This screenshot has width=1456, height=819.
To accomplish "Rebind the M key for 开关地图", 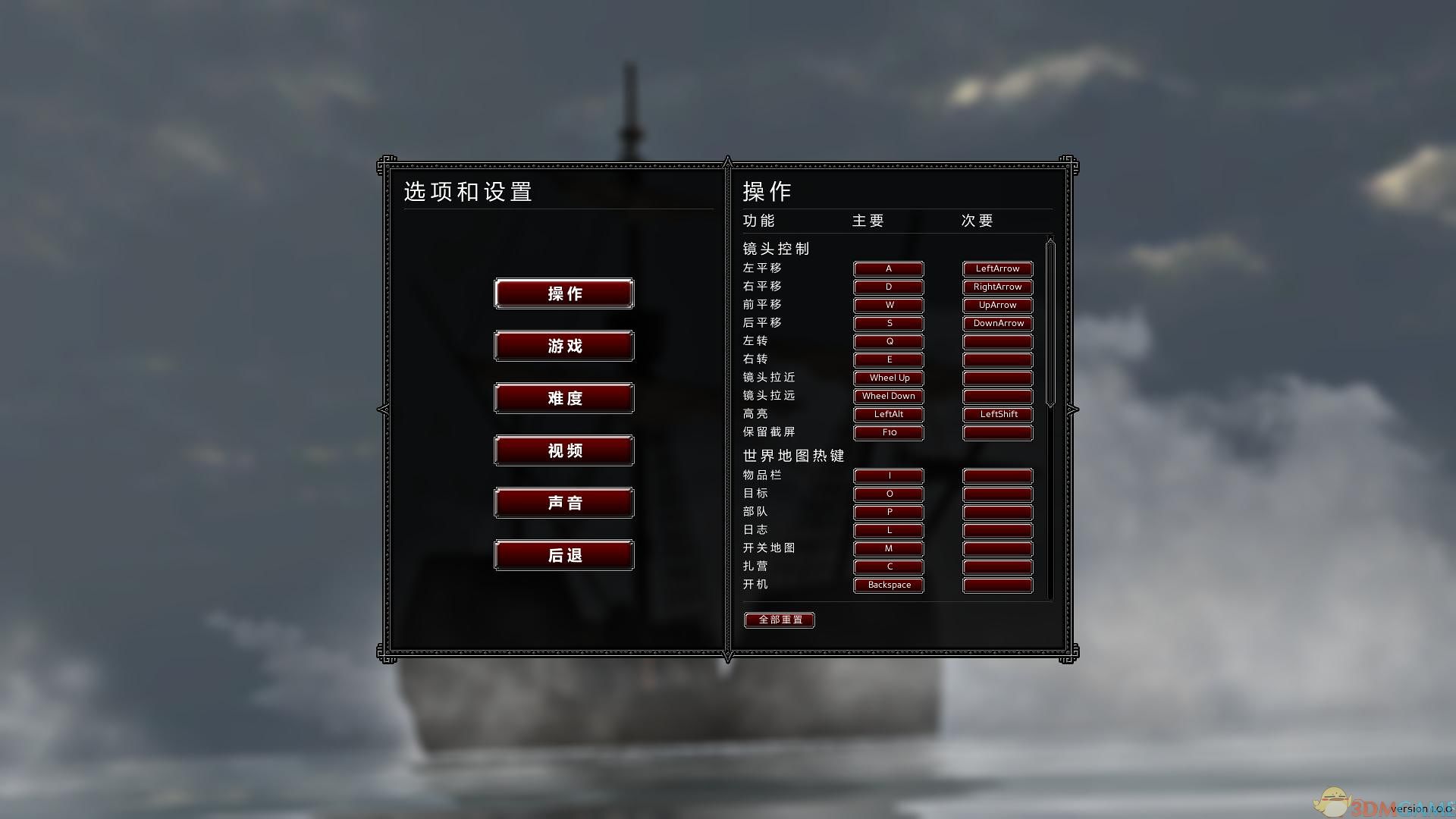I will pyautogui.click(x=888, y=548).
